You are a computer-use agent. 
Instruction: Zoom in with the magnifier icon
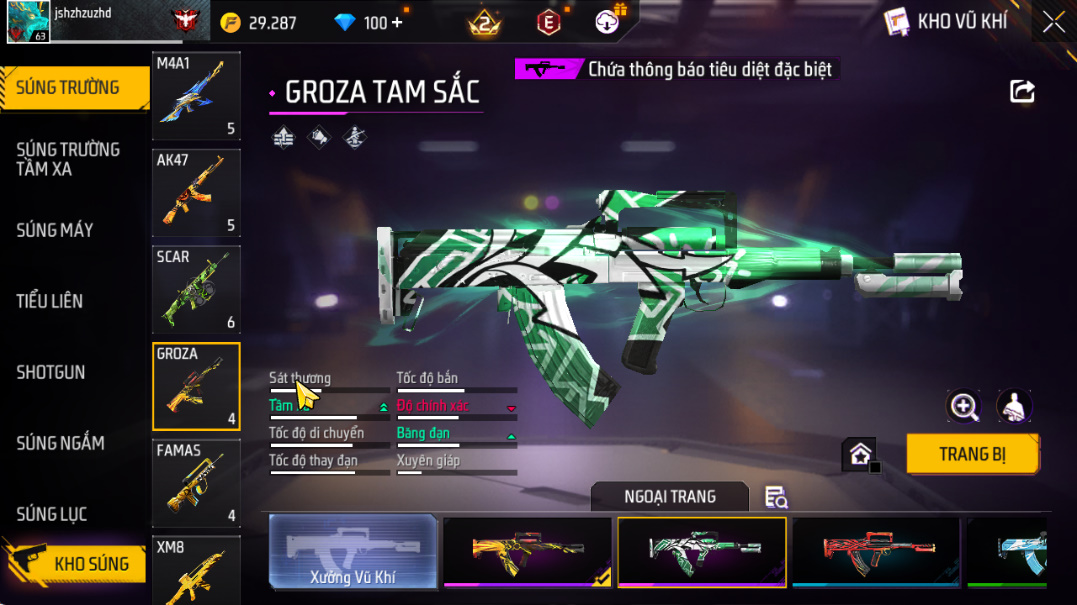click(964, 406)
